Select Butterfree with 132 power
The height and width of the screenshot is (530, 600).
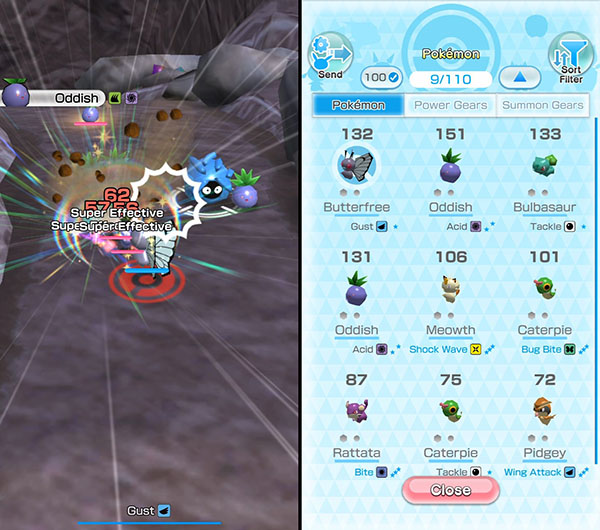[x=356, y=171]
